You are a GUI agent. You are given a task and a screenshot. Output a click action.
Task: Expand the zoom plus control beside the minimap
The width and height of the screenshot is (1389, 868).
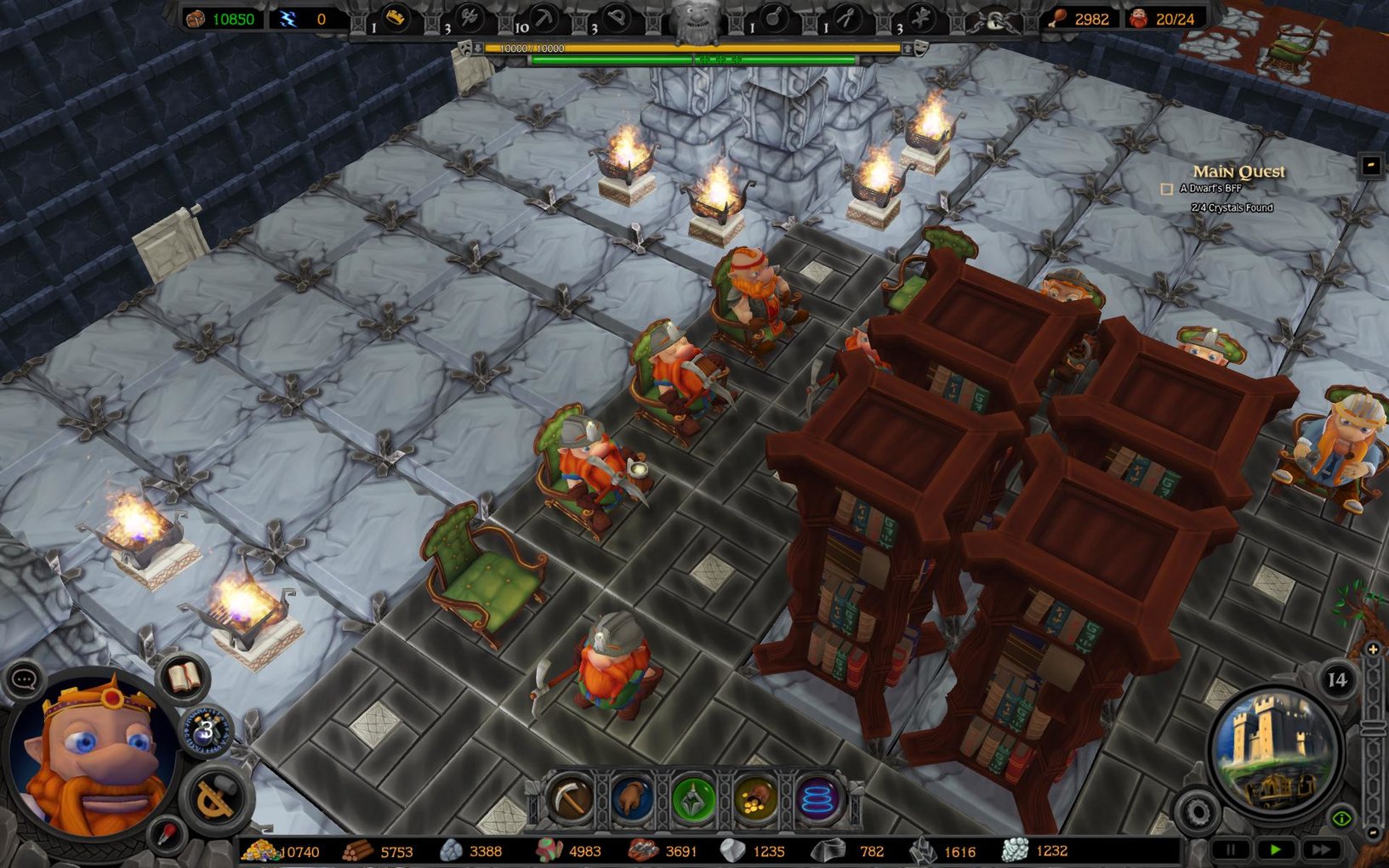click(1372, 648)
